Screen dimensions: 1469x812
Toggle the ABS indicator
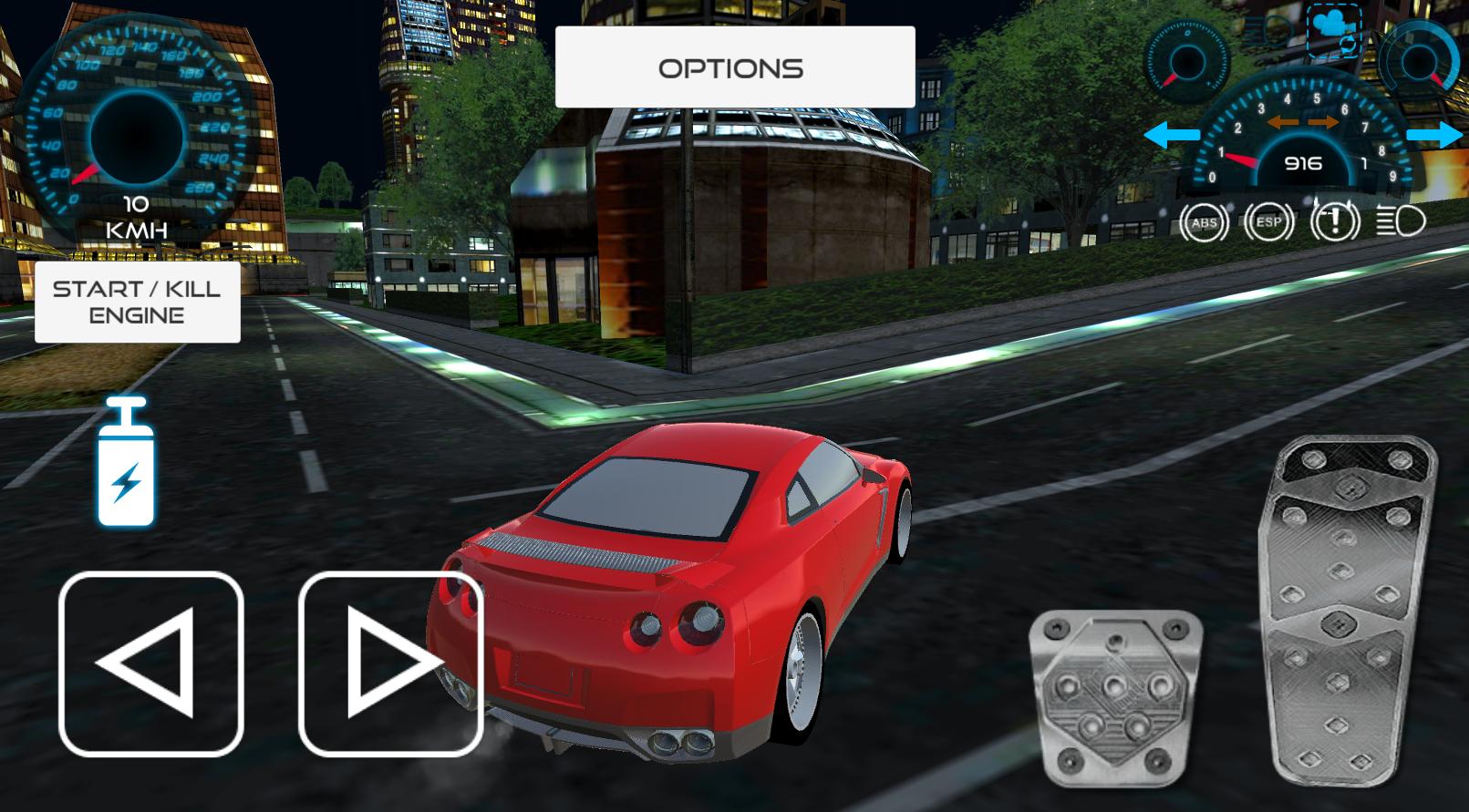click(1204, 221)
